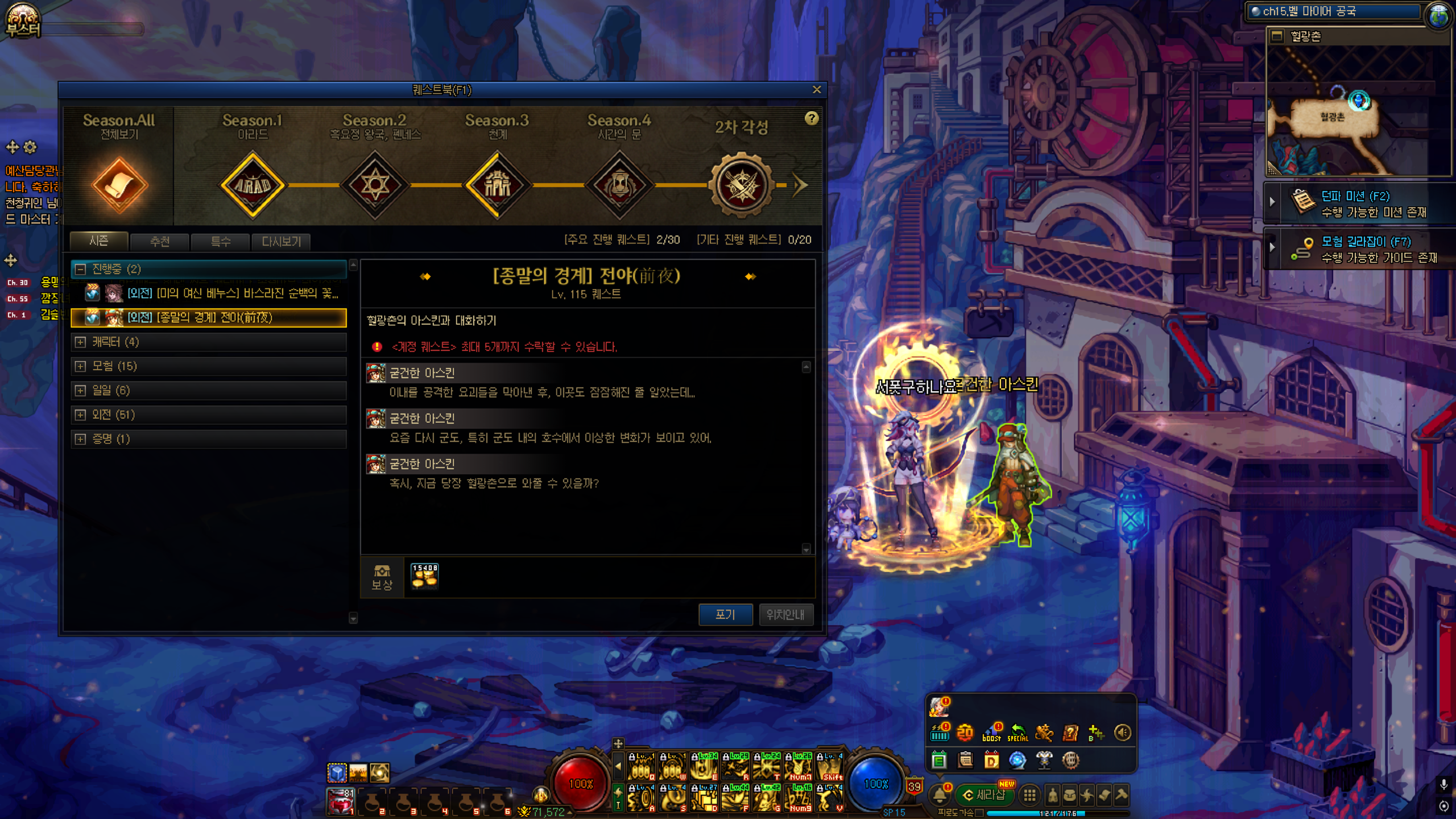Select the 미의 여신 베누스 quest row
Image resolution: width=1456 pixels, height=819 pixels.
(232, 293)
